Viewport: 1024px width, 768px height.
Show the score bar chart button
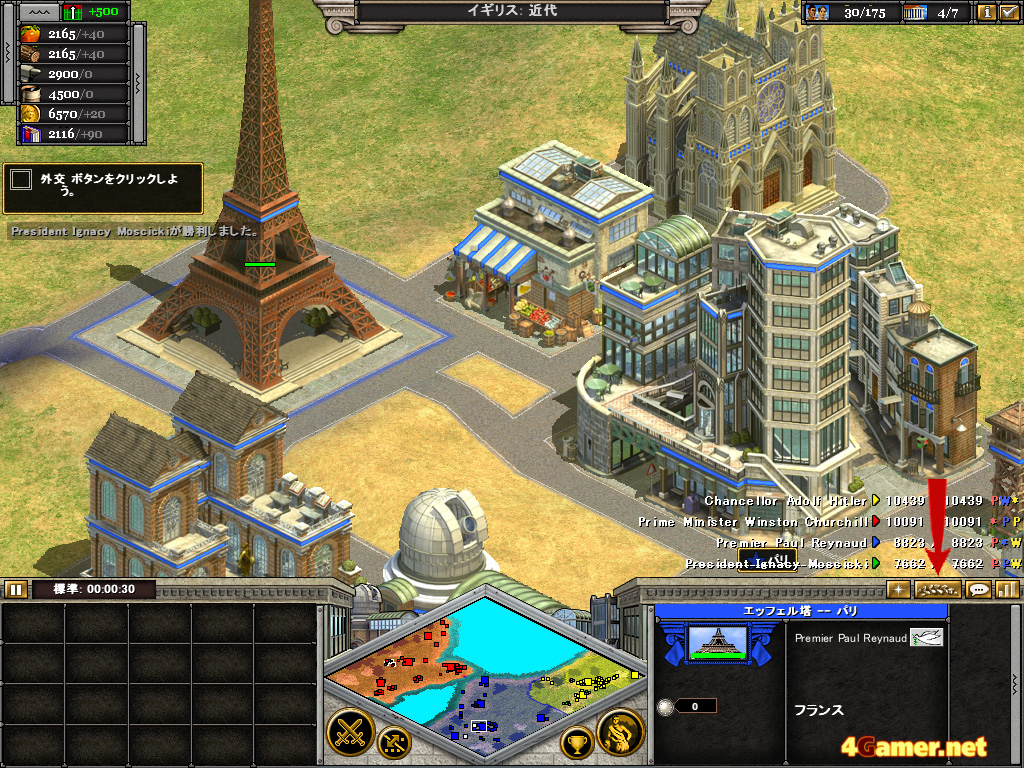(x=1006, y=589)
